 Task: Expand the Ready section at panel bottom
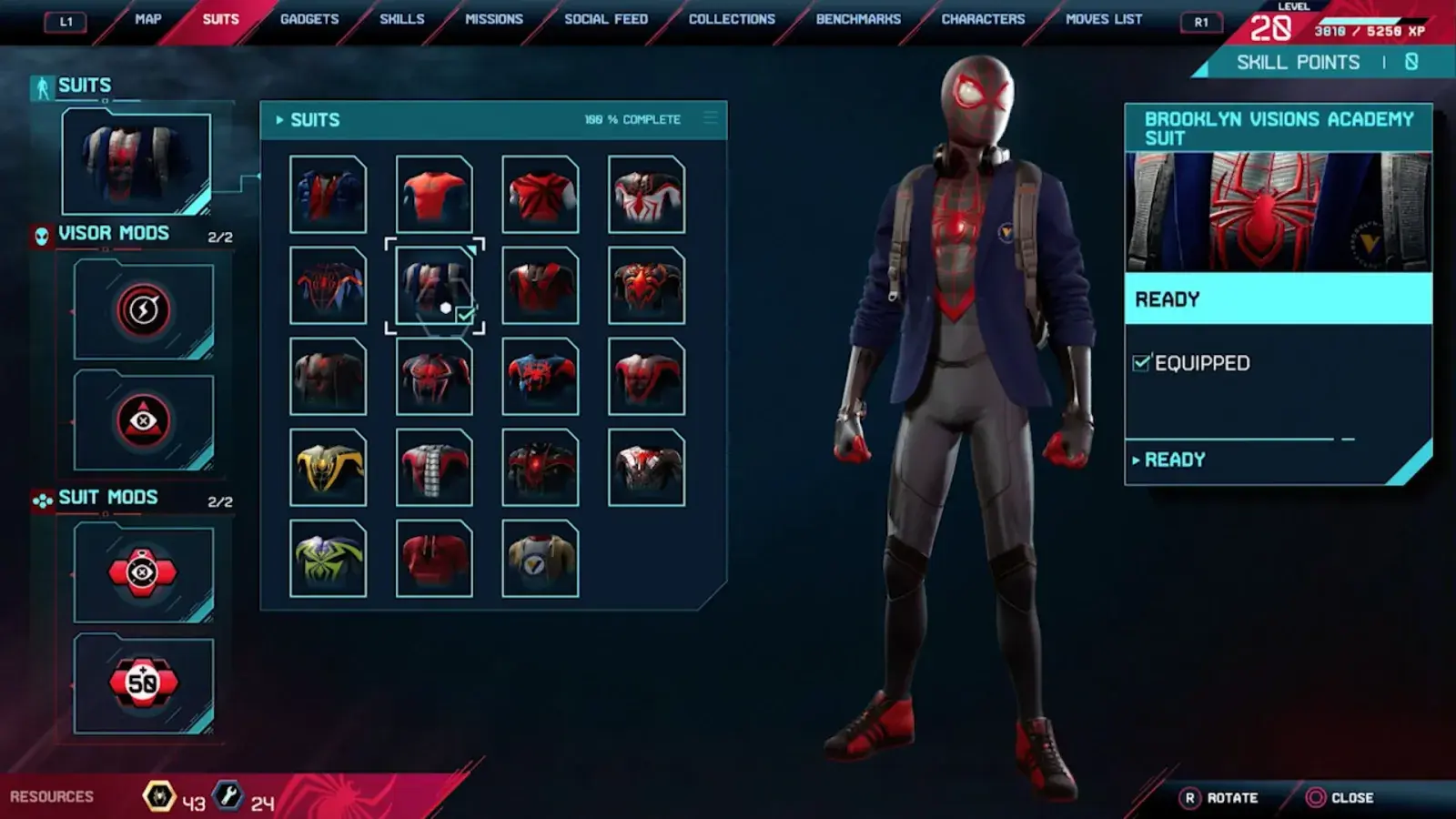click(x=1174, y=460)
